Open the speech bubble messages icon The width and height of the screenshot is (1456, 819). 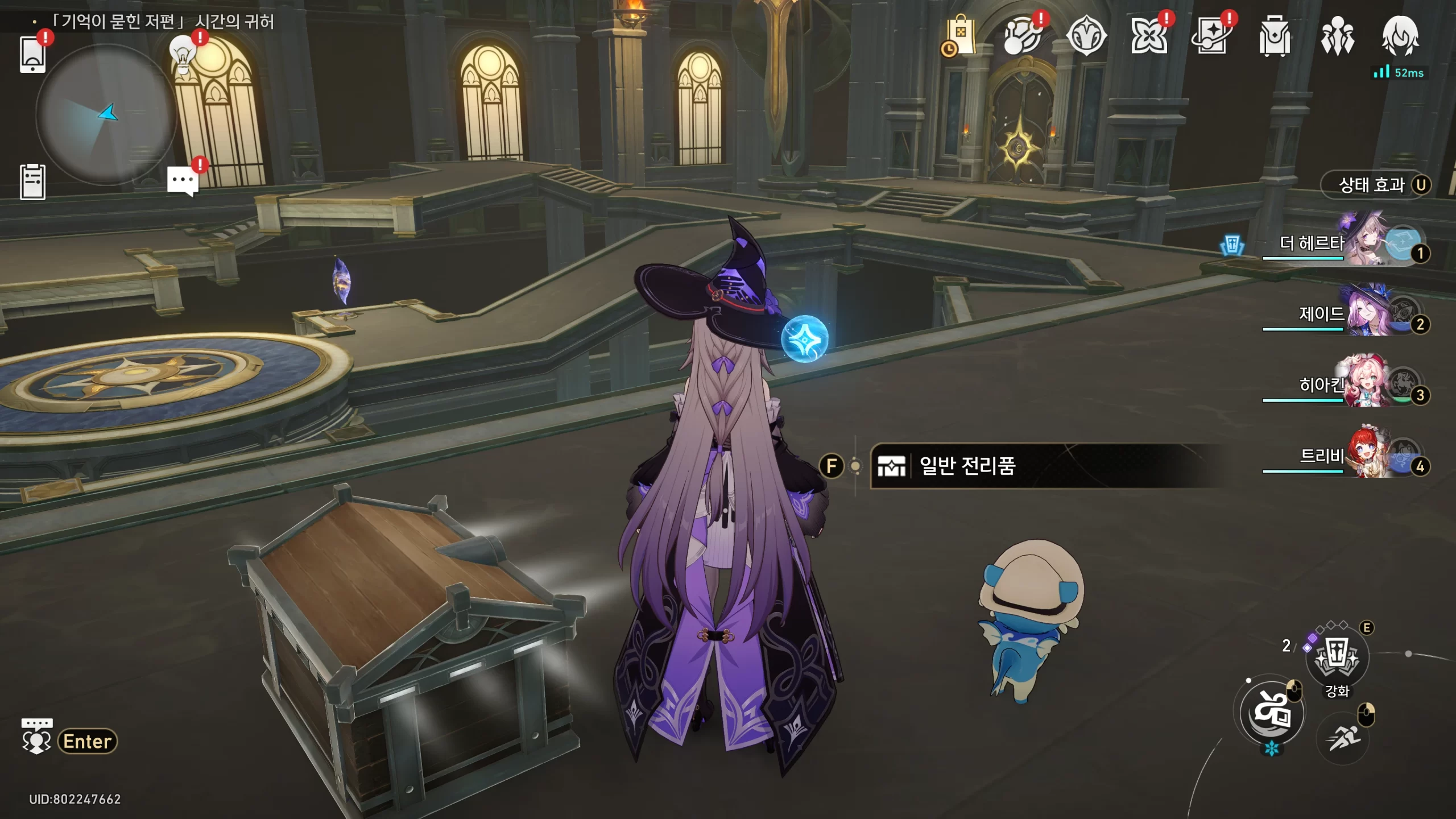pos(183,181)
